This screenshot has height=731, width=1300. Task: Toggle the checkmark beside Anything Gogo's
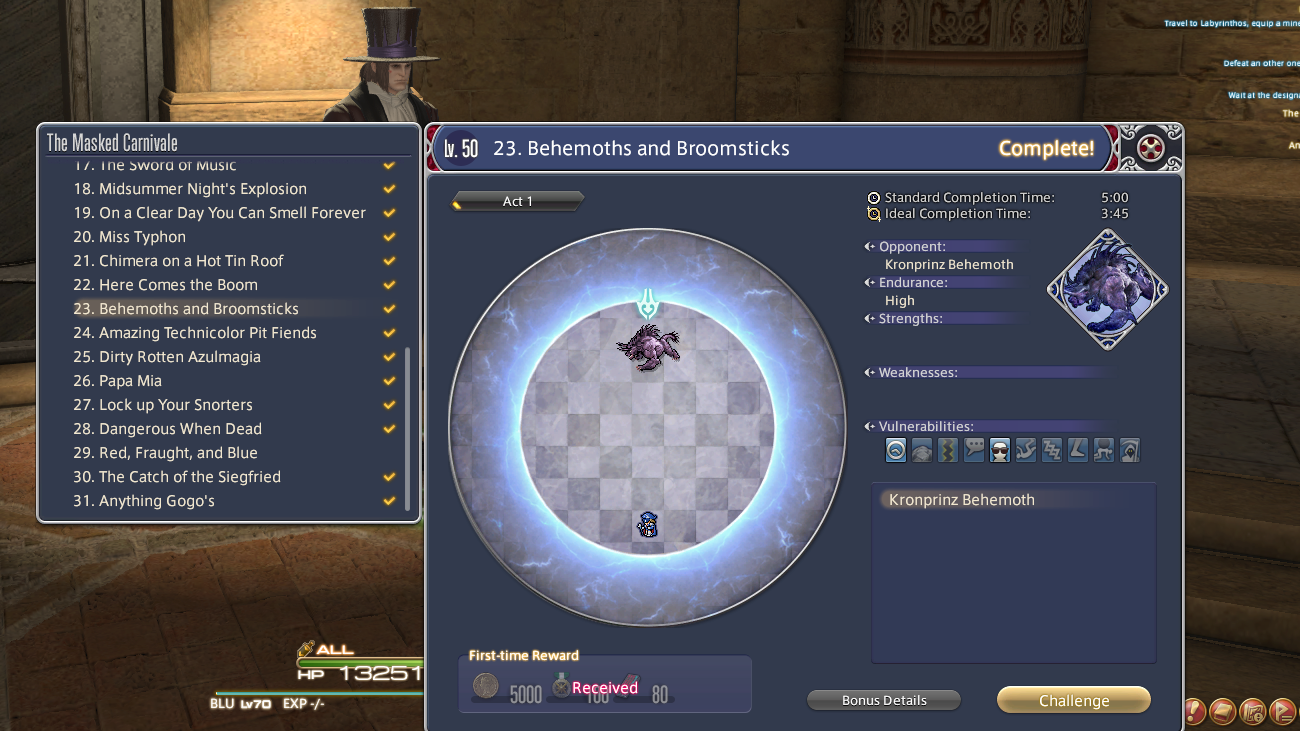[x=389, y=501]
